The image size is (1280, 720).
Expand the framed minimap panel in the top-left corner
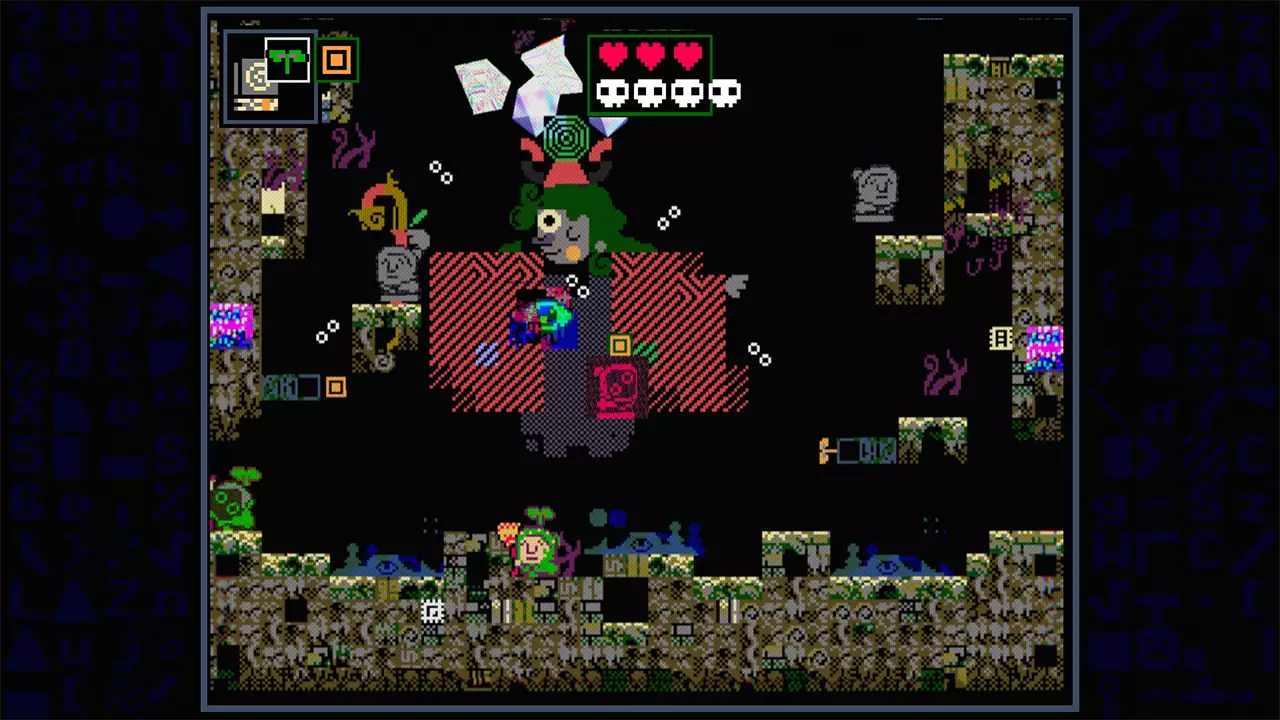270,75
